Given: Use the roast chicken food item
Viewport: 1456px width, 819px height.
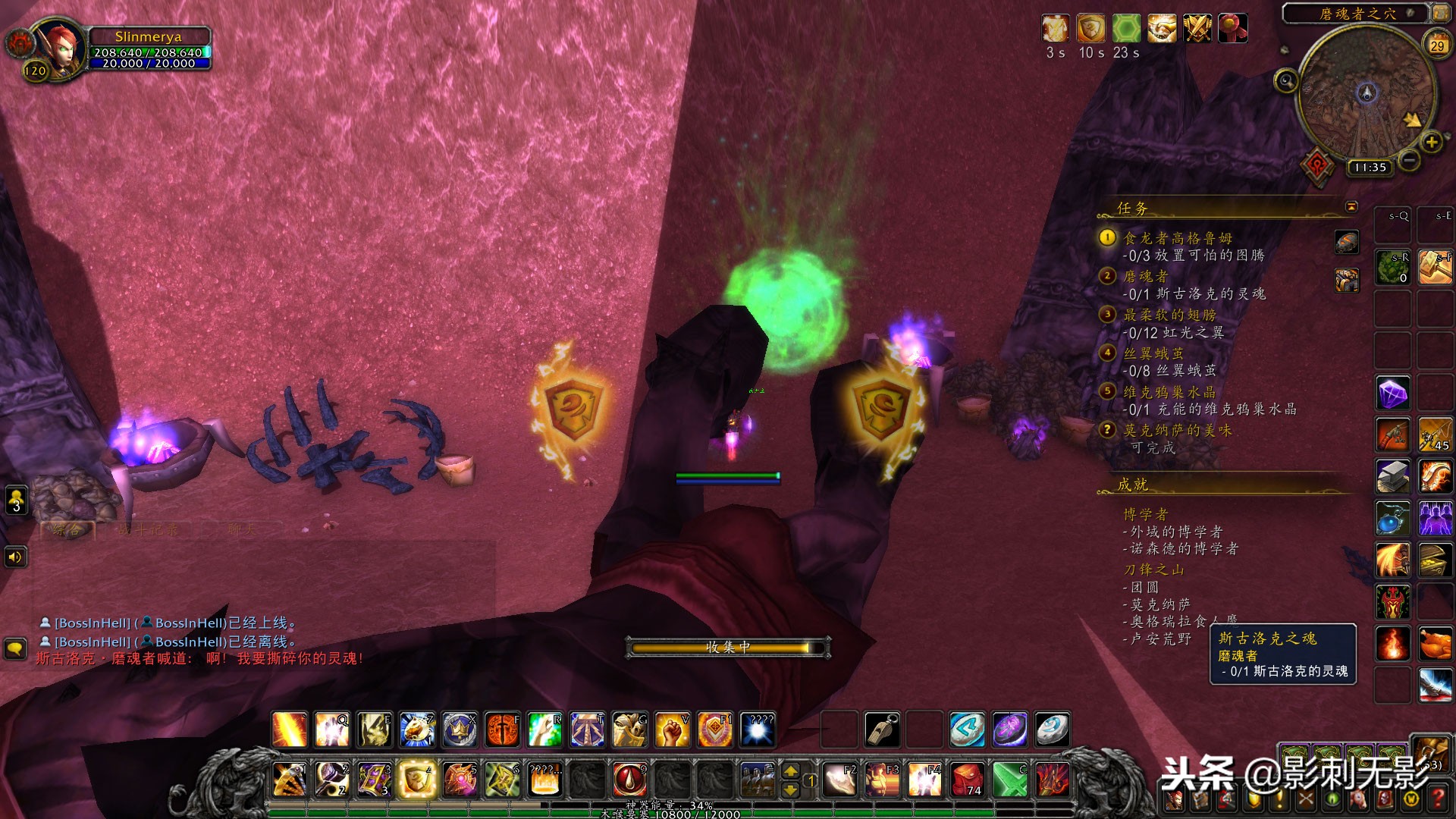Looking at the screenshot, I should click(1435, 645).
